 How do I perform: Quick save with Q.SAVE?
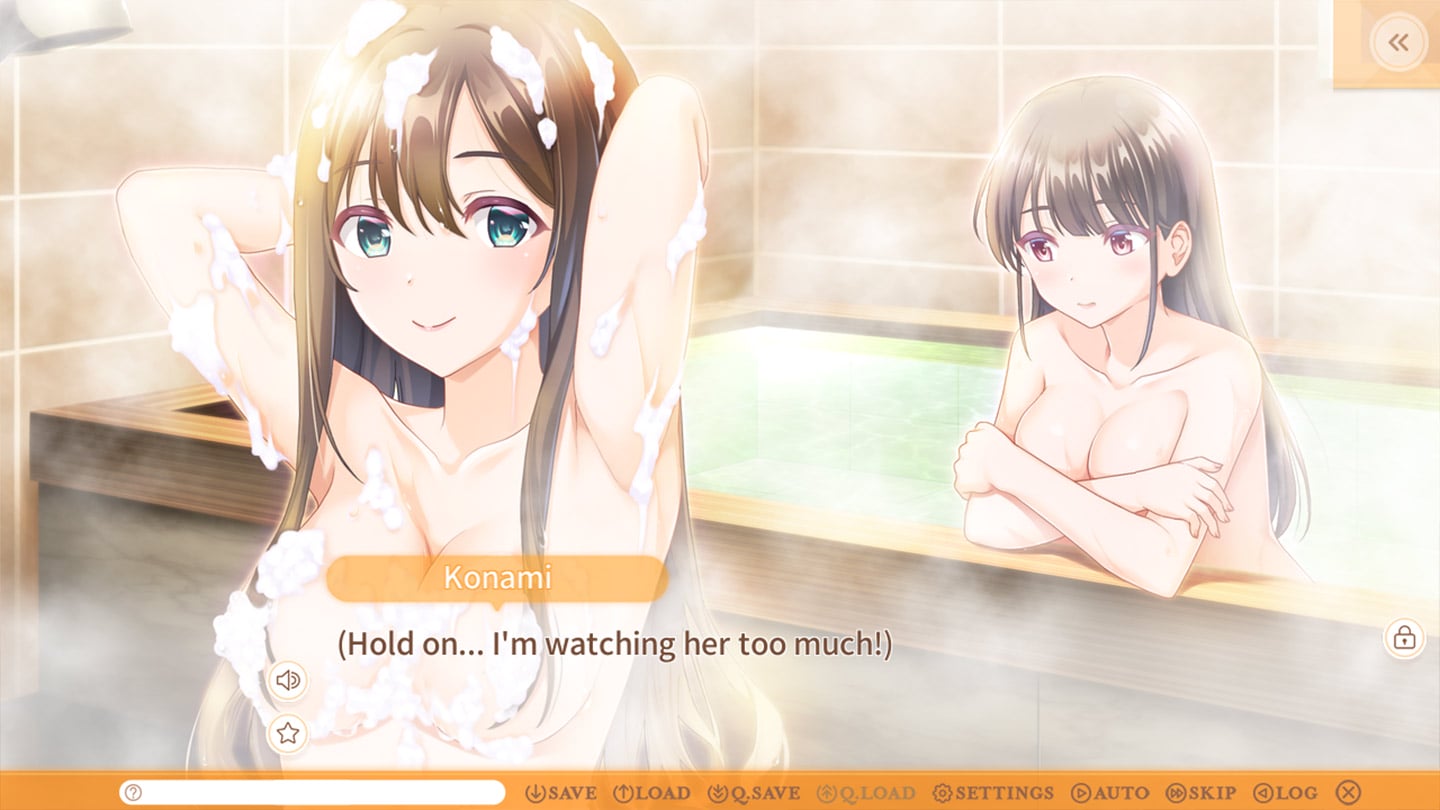[x=754, y=793]
